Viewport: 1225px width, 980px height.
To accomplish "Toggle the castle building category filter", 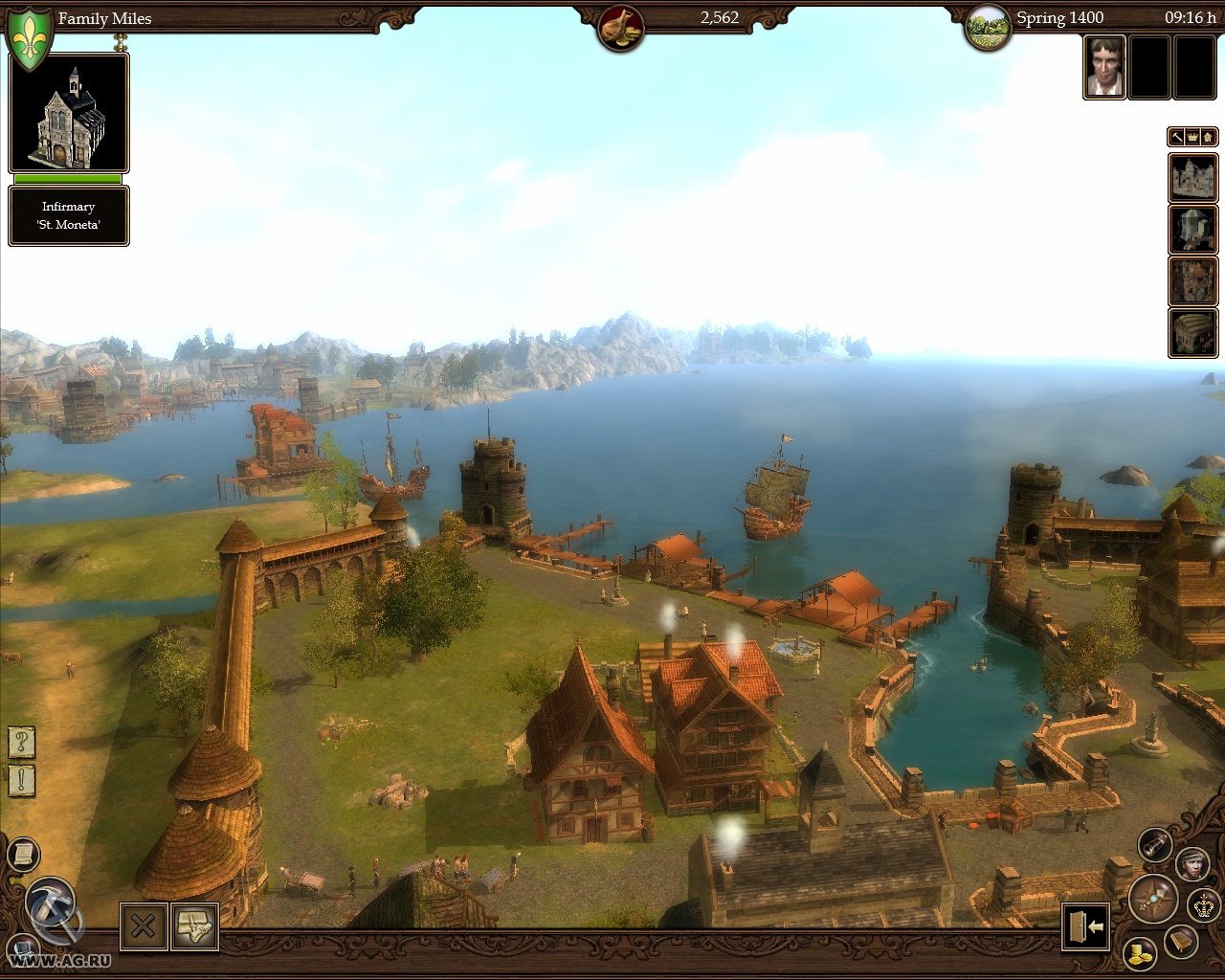I will pyautogui.click(x=1207, y=136).
